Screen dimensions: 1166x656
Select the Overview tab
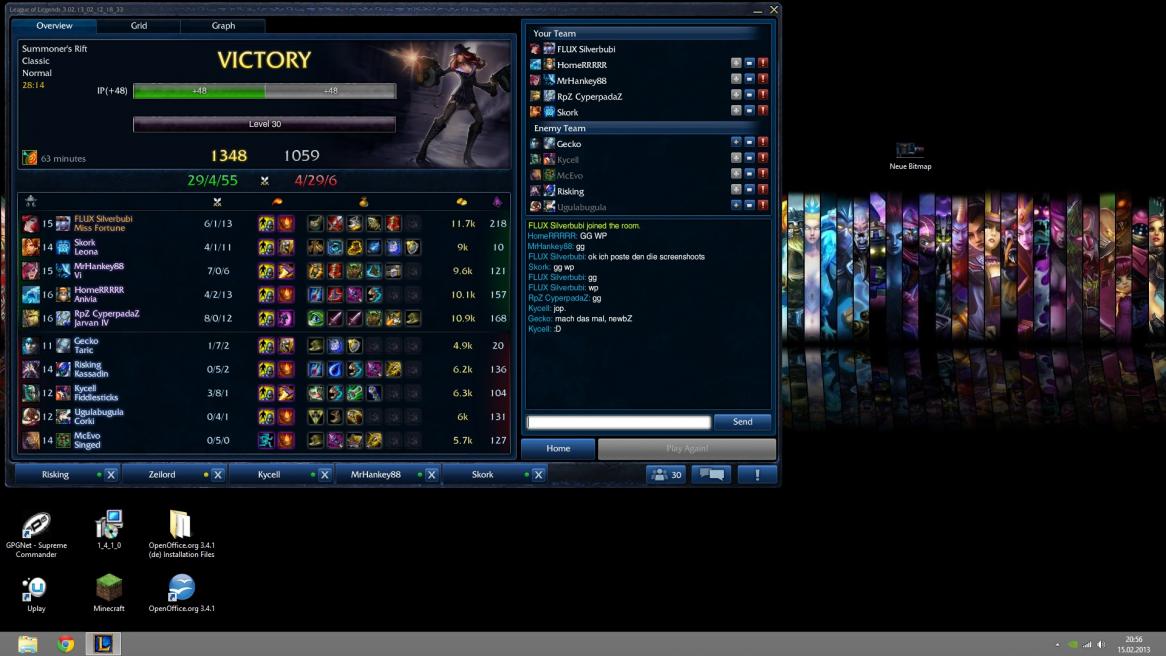coord(54,26)
